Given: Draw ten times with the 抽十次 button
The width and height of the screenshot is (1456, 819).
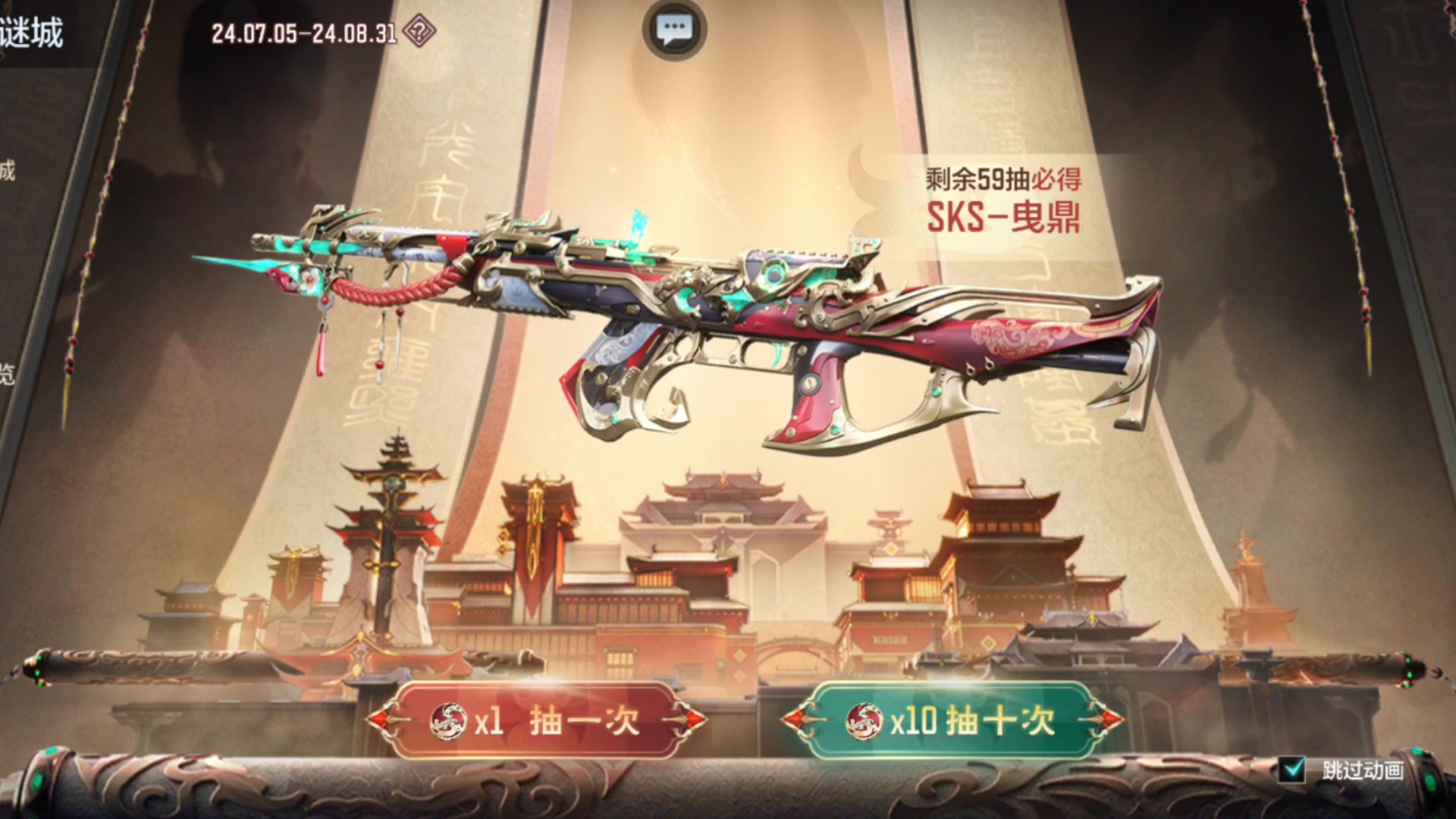Looking at the screenshot, I should pos(952,720).
